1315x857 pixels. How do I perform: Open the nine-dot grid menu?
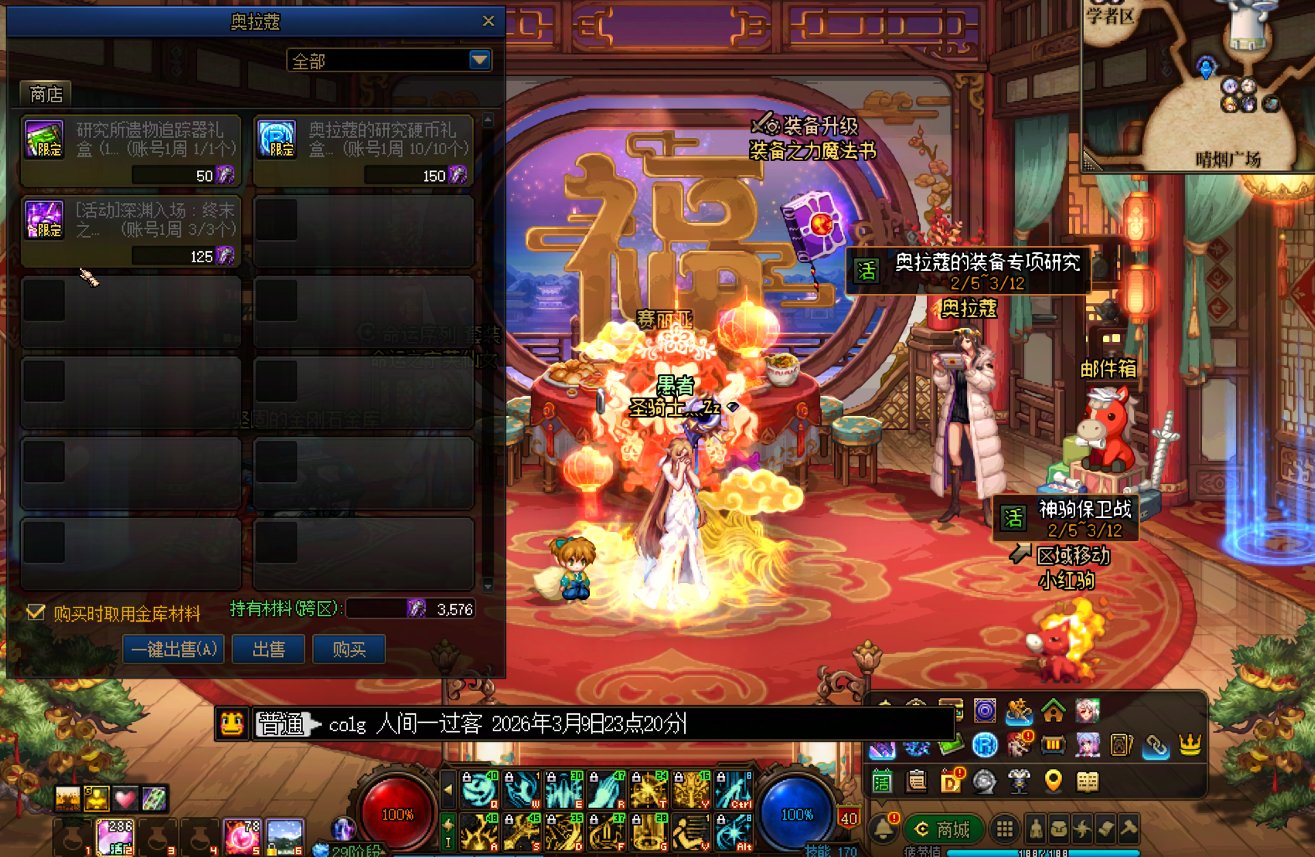[1005, 829]
